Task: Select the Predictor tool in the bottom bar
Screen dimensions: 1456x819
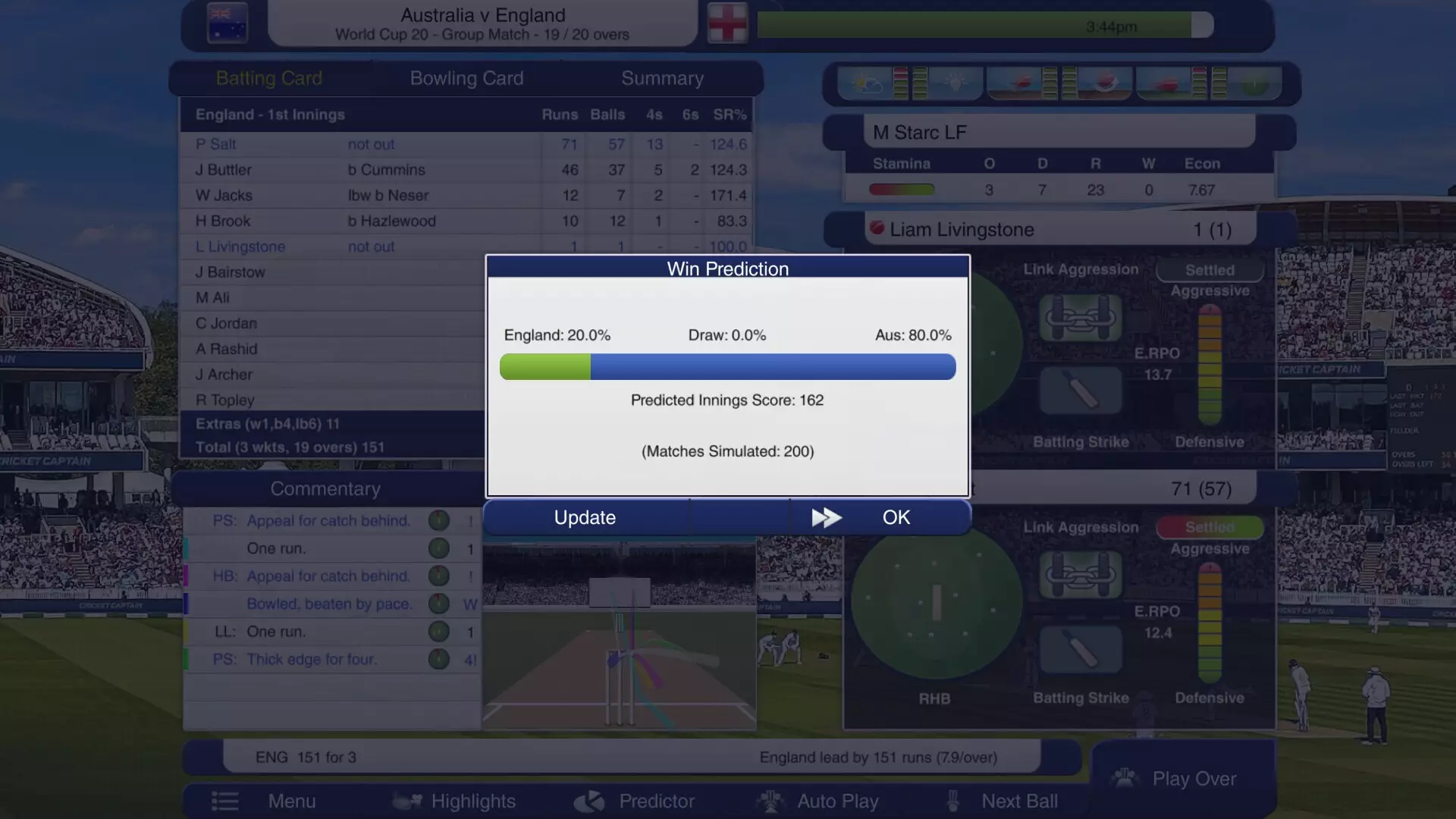Action: [590, 801]
